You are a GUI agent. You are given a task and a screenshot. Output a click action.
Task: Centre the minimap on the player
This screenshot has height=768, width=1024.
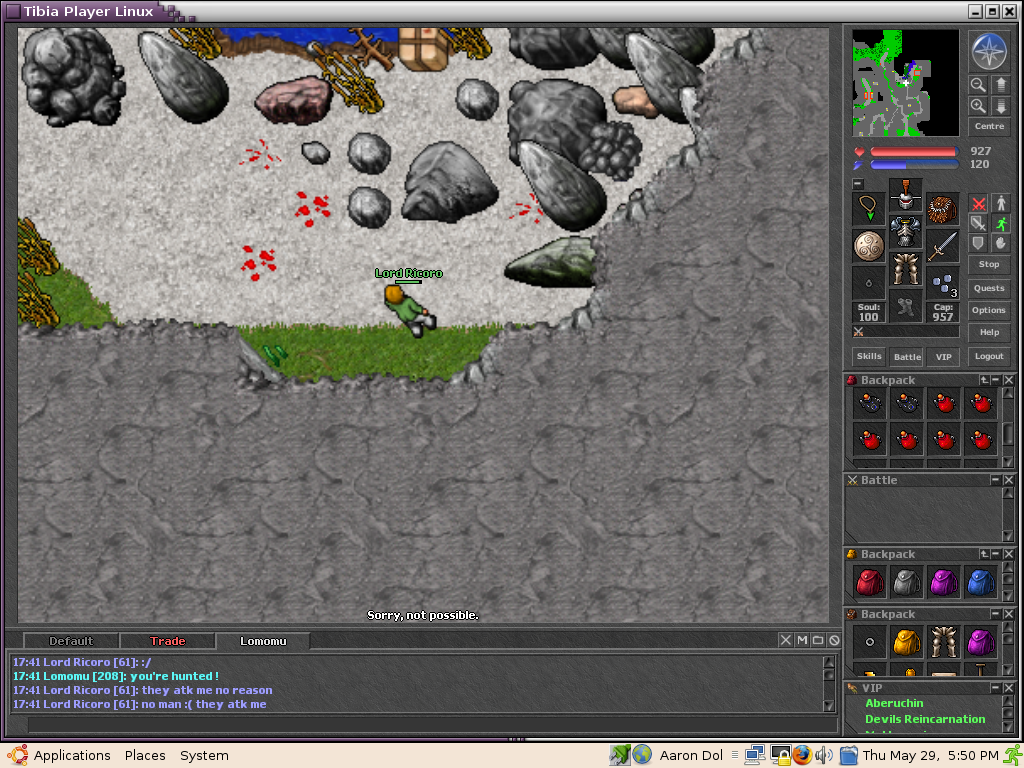989,126
